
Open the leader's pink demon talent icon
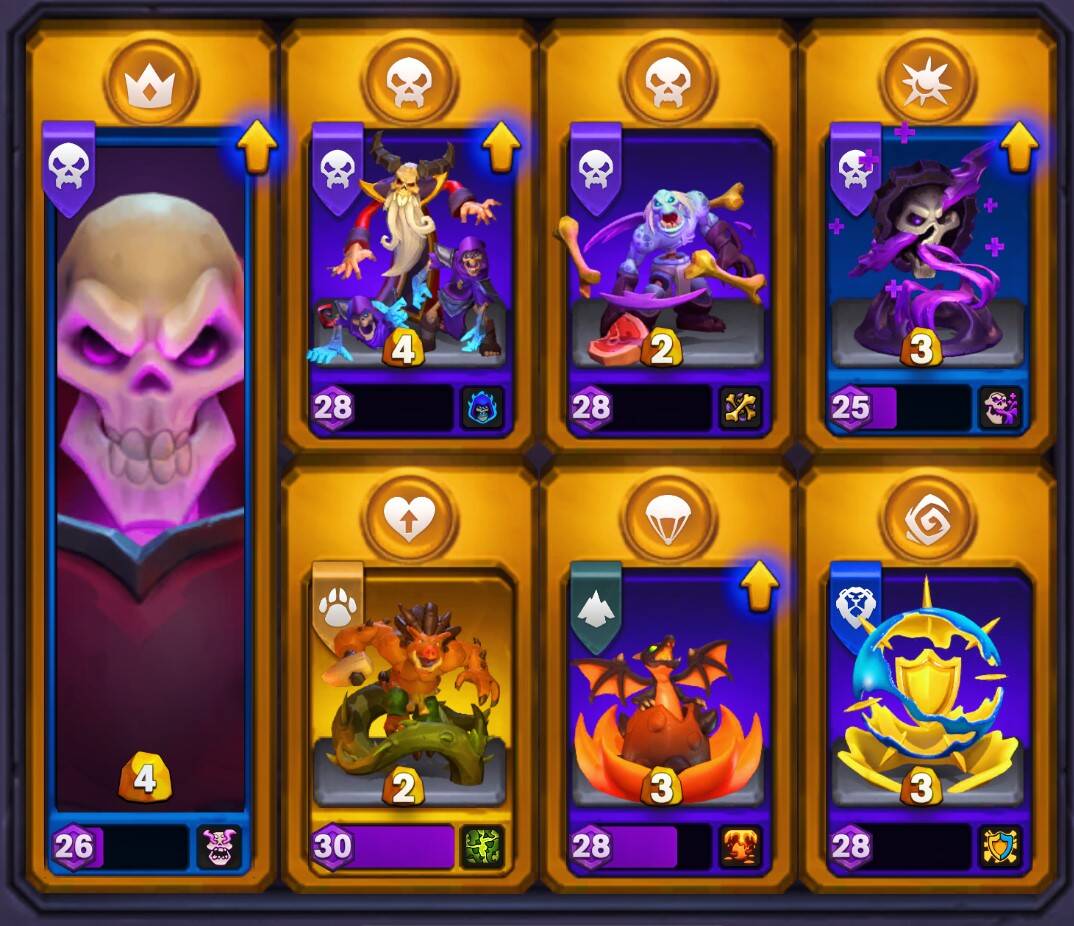tap(219, 847)
